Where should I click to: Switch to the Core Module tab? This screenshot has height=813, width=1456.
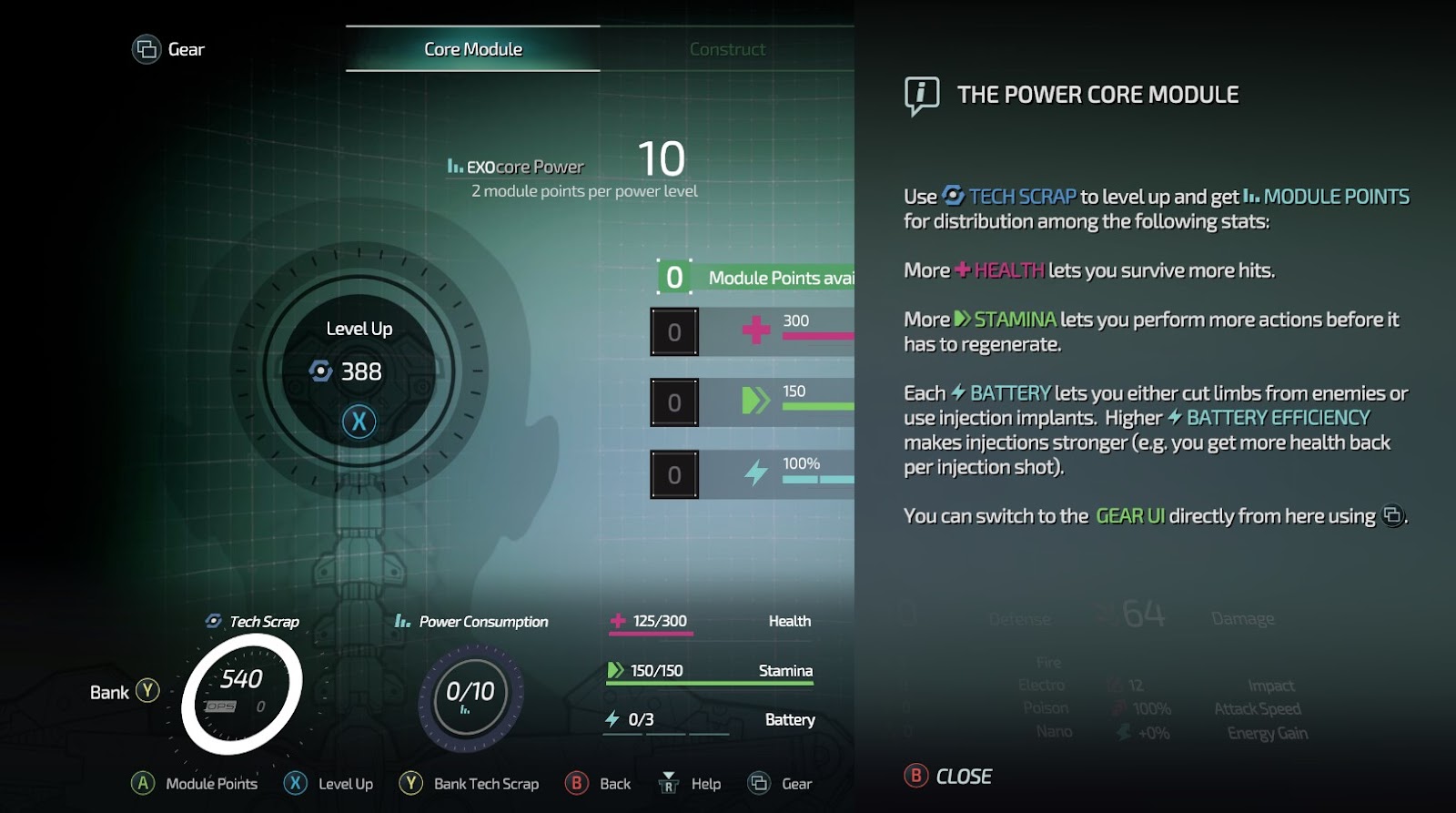473,49
